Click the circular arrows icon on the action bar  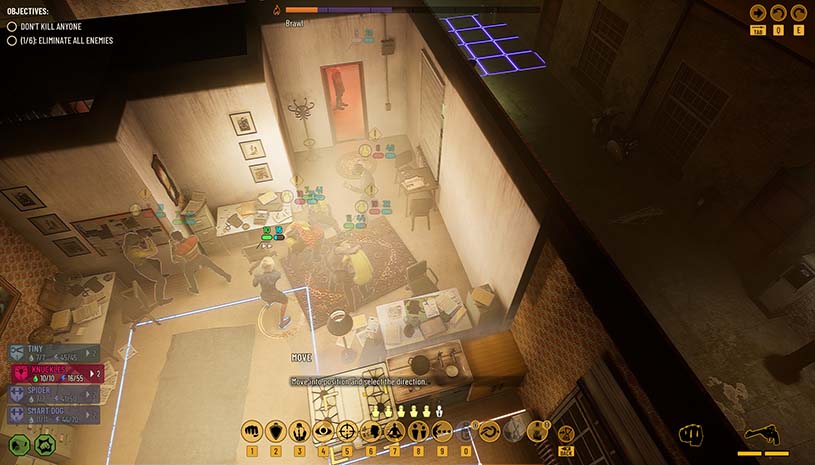click(x=489, y=431)
